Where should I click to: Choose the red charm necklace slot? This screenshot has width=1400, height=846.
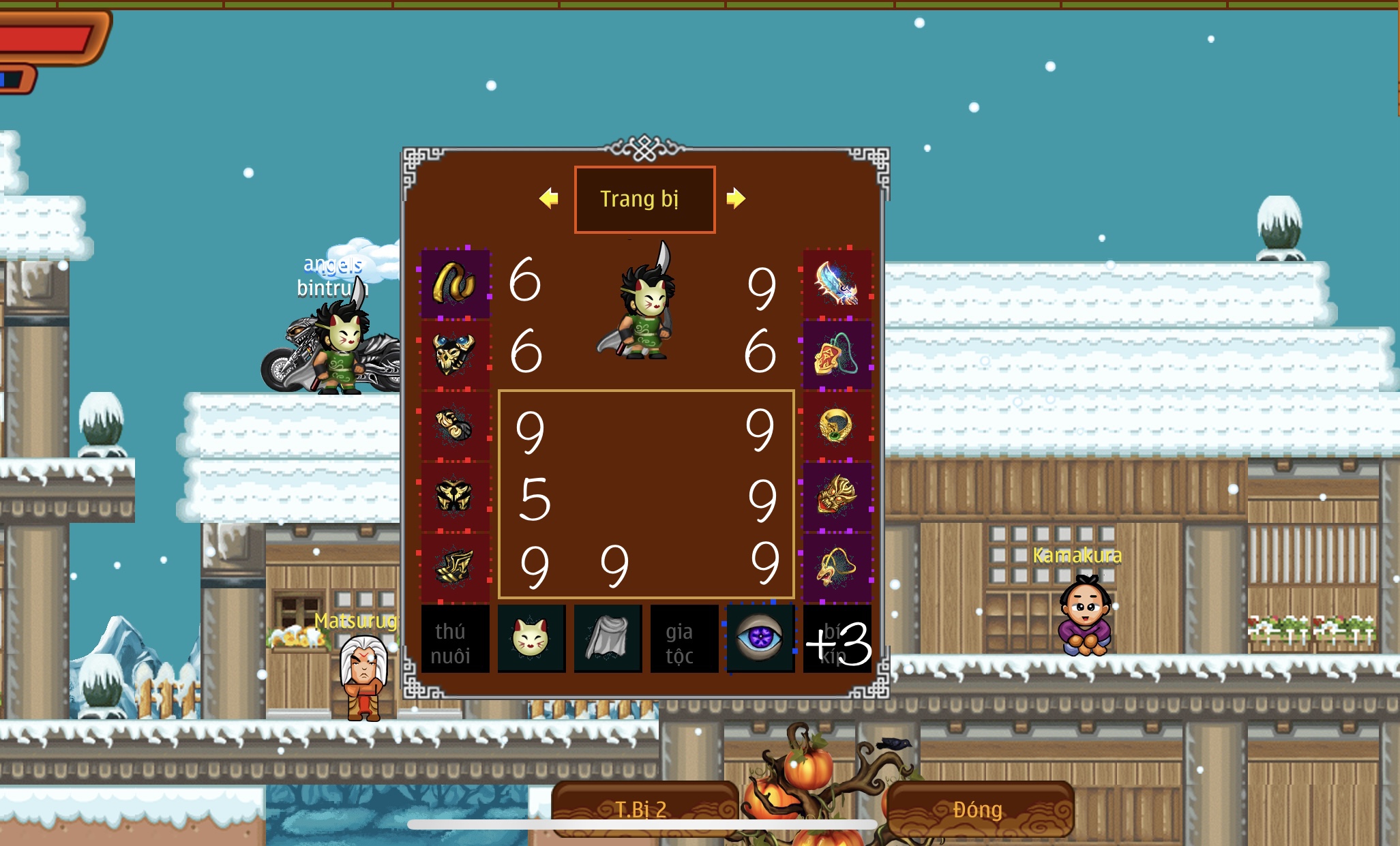click(x=837, y=354)
